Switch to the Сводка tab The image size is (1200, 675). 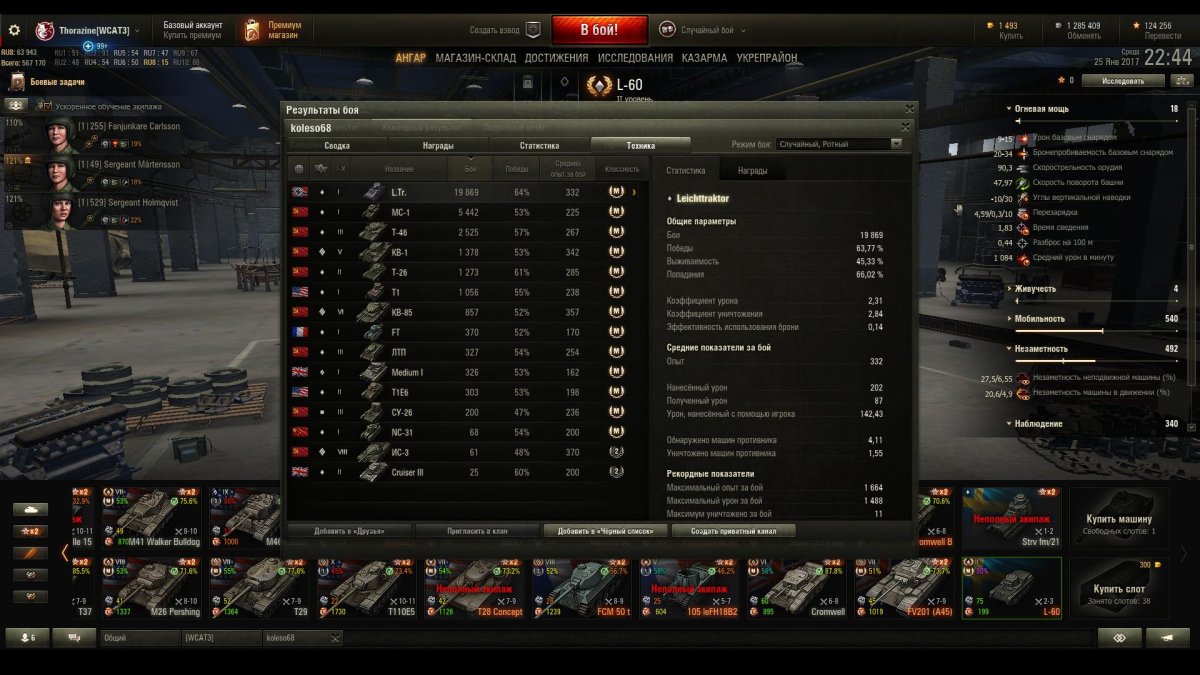[337, 145]
